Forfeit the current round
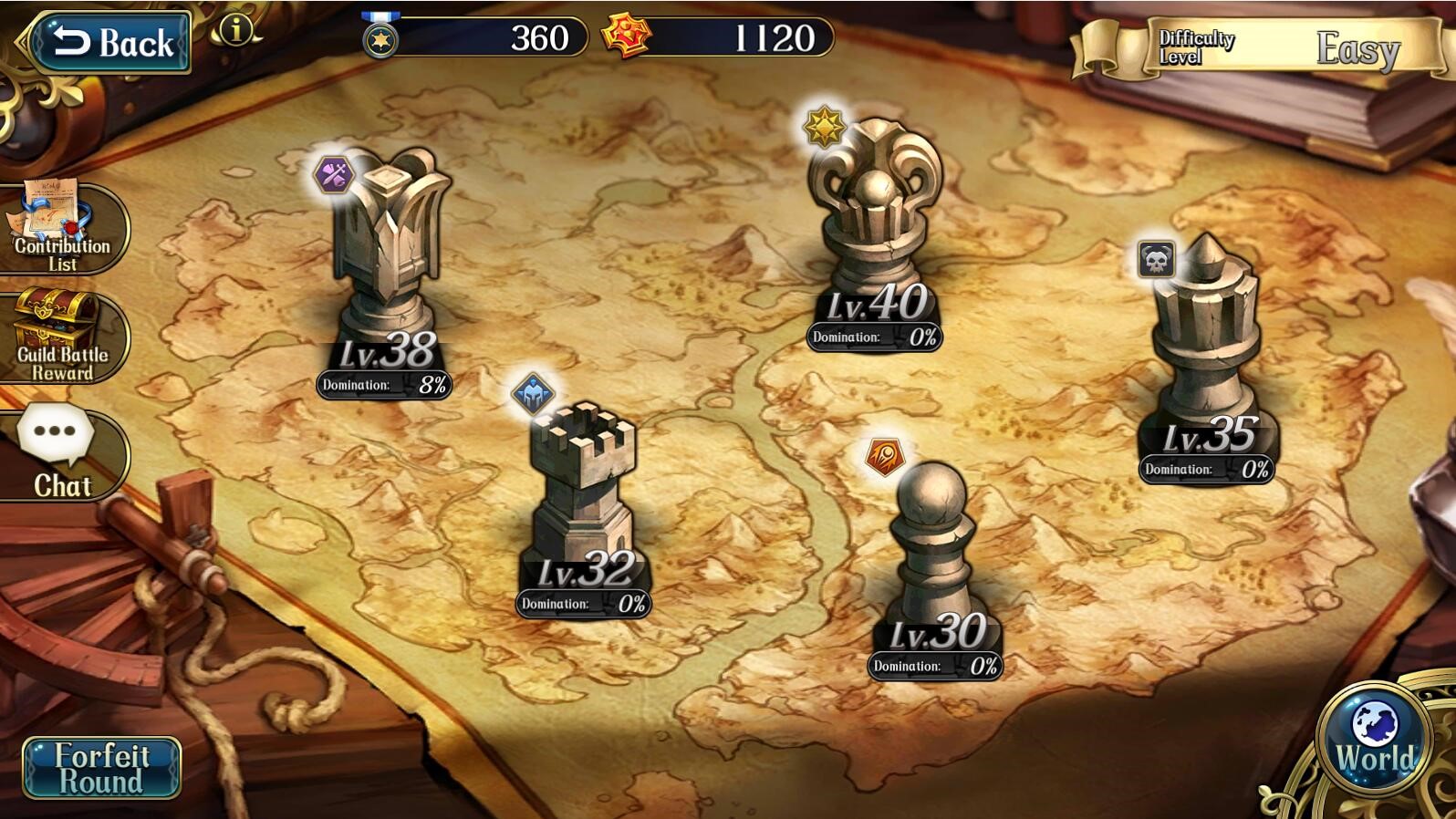The width and height of the screenshot is (1456, 819). (x=101, y=768)
